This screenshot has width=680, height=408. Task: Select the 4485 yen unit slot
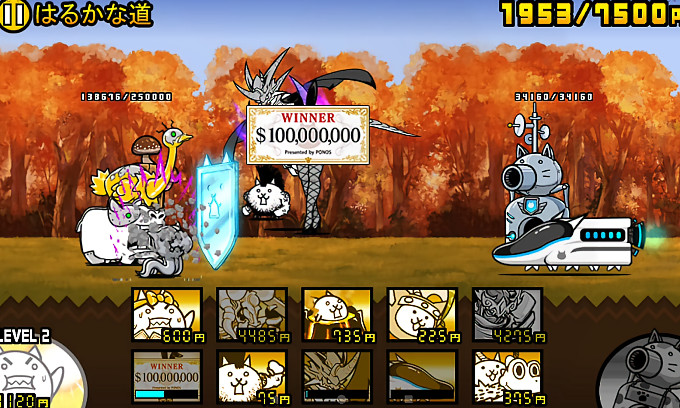click(x=252, y=315)
